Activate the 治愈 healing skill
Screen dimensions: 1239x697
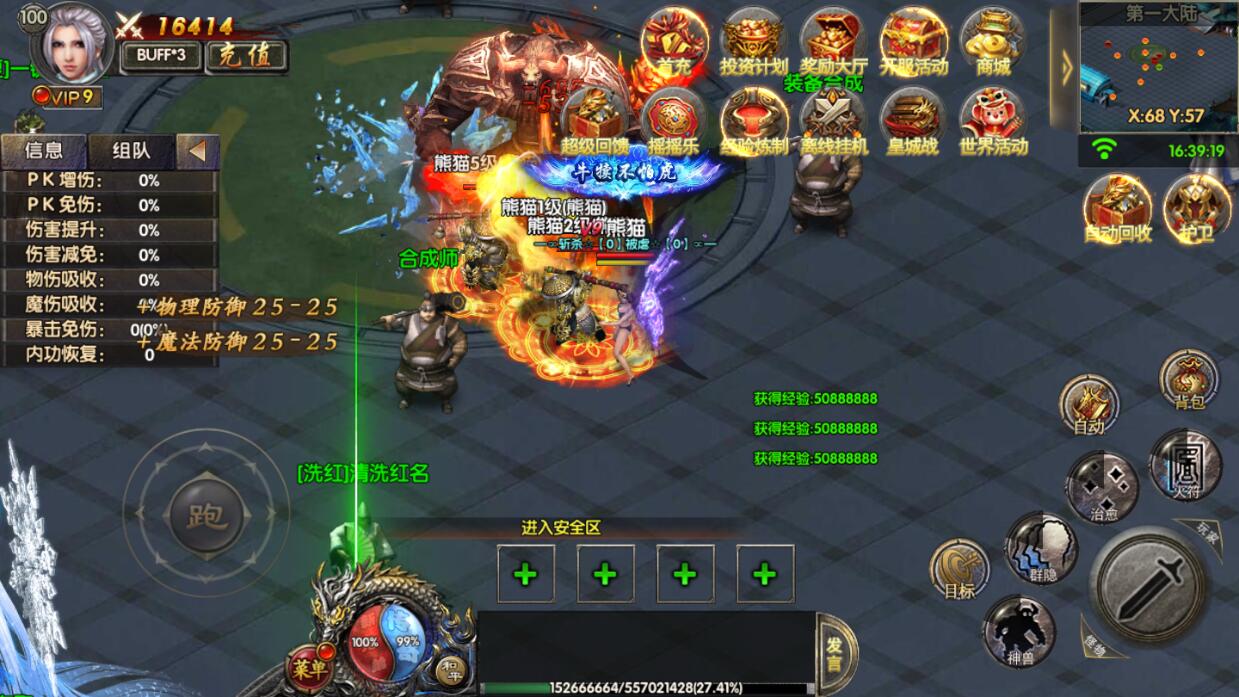tap(1101, 487)
